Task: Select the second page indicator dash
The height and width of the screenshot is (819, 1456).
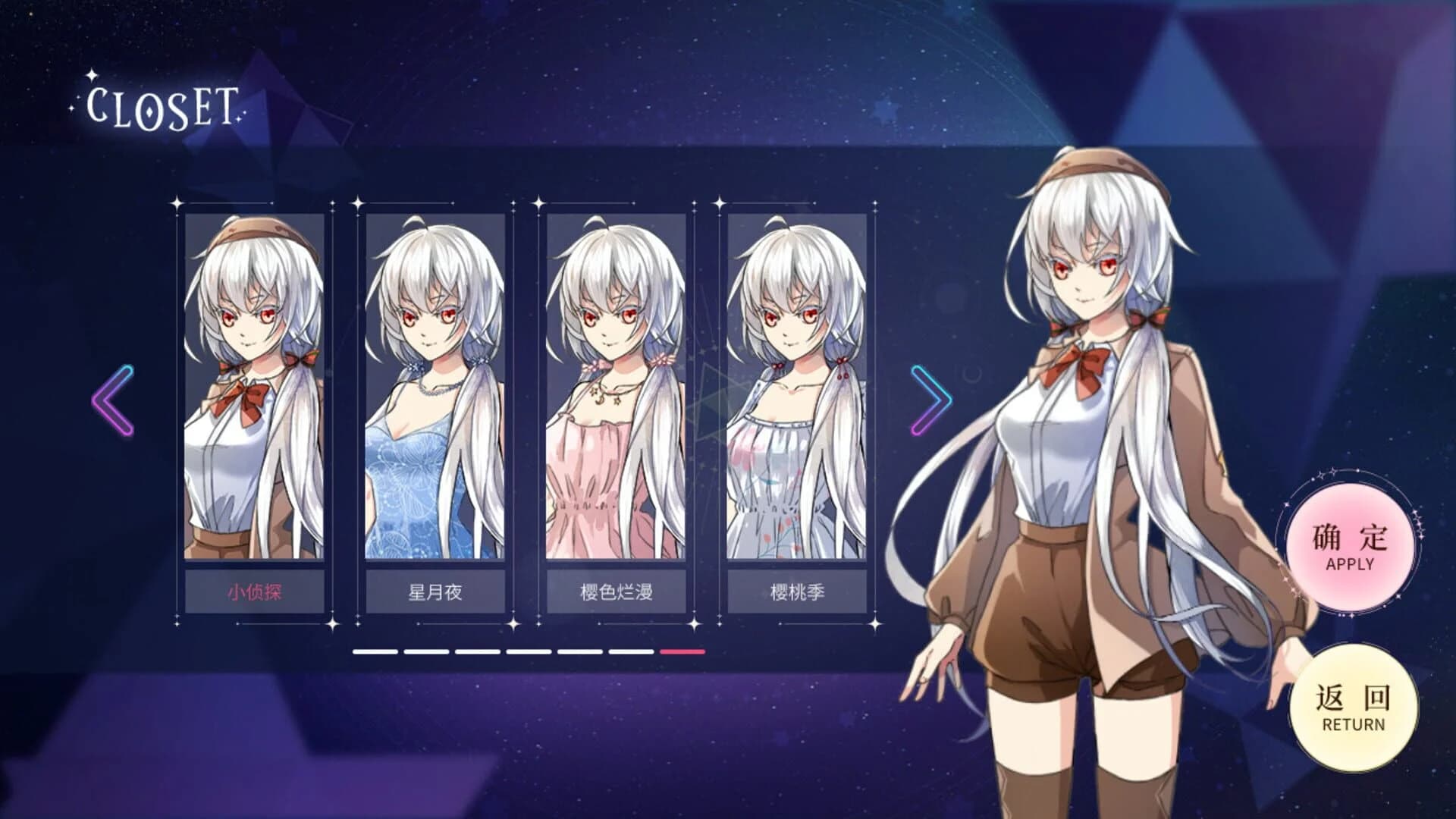Action: 426,652
